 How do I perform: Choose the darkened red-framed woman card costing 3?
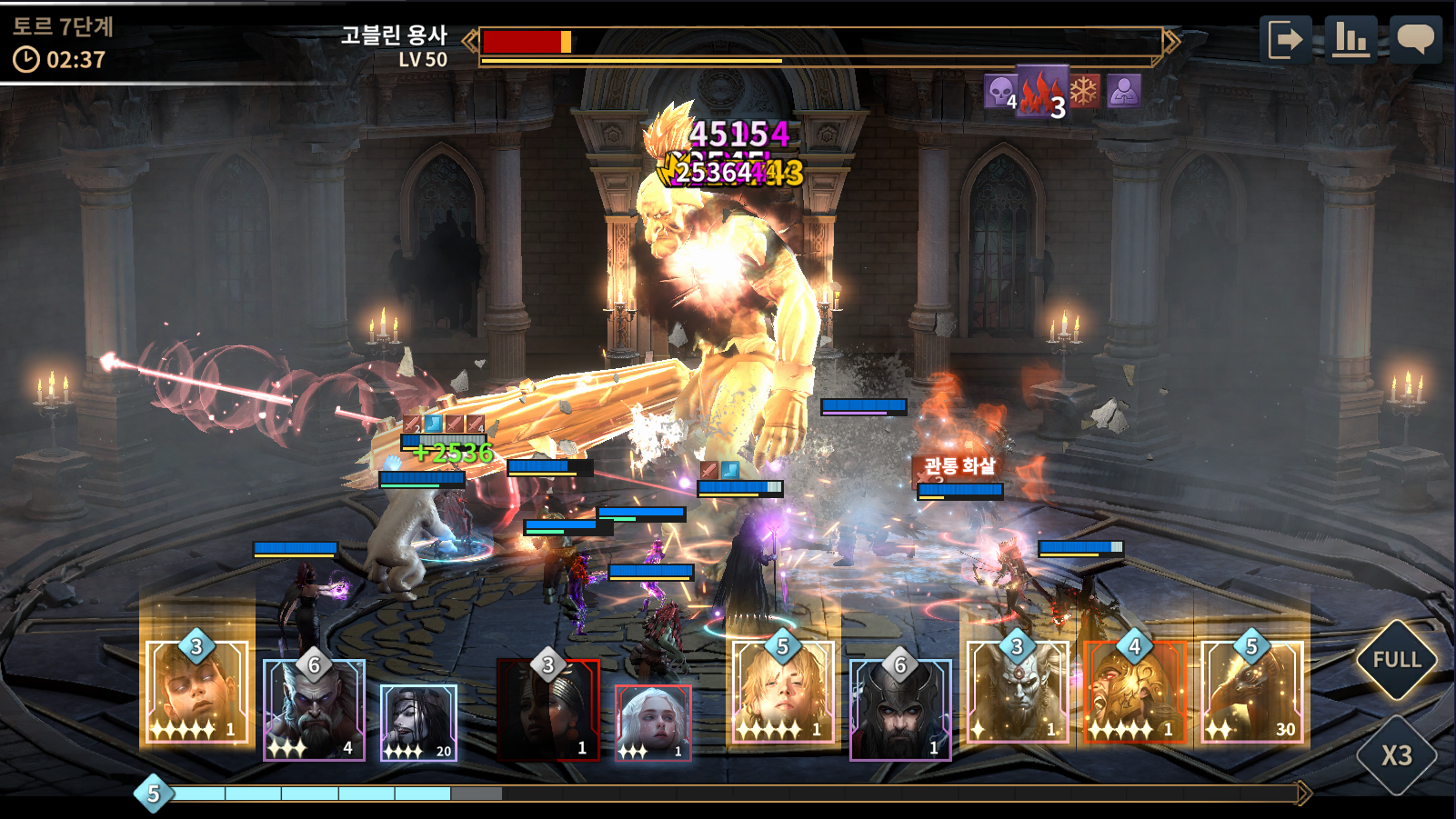548,710
